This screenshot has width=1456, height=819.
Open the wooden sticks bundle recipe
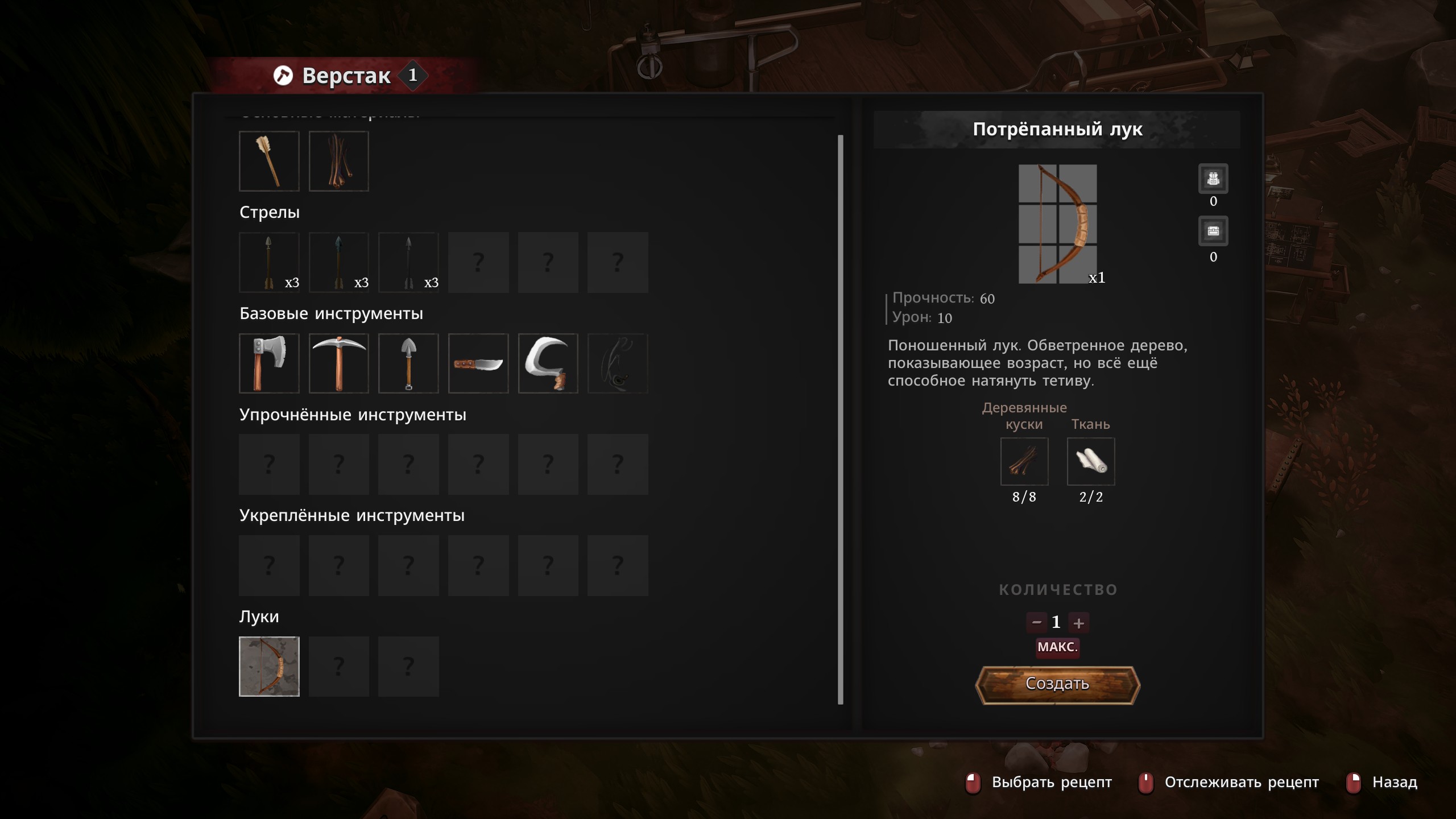[339, 162]
